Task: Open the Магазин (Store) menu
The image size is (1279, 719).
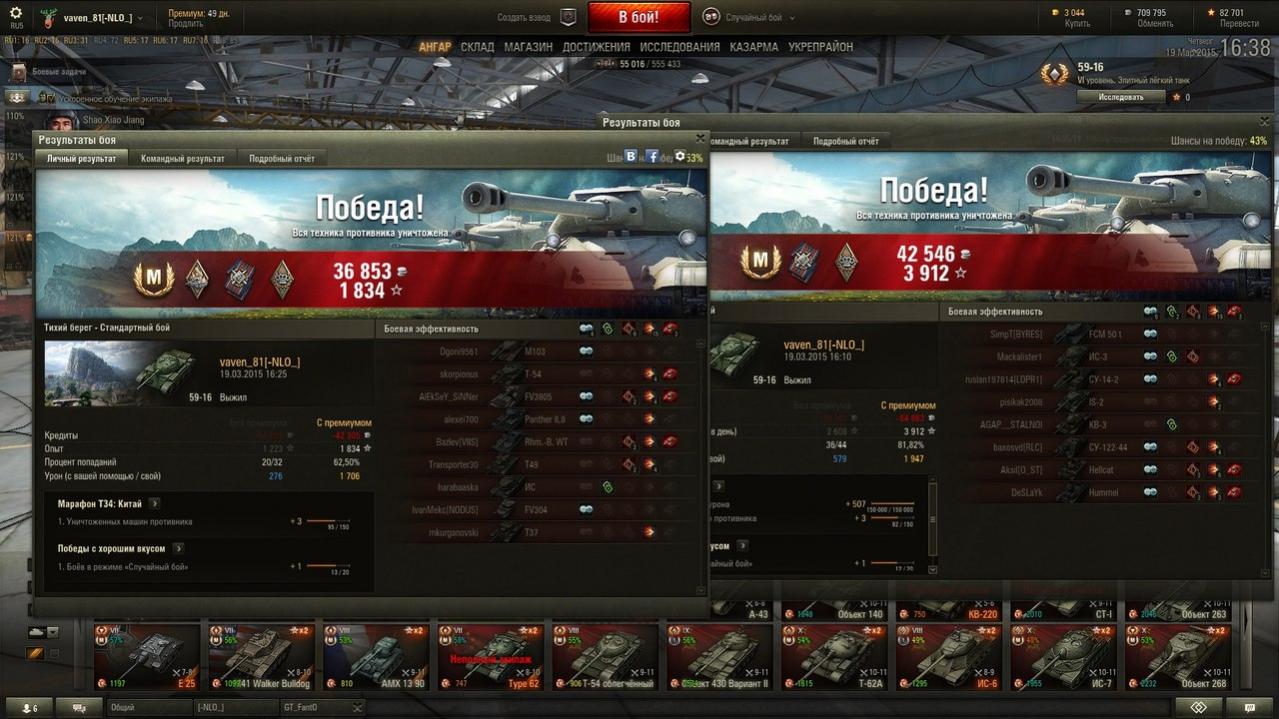Action: click(528, 47)
